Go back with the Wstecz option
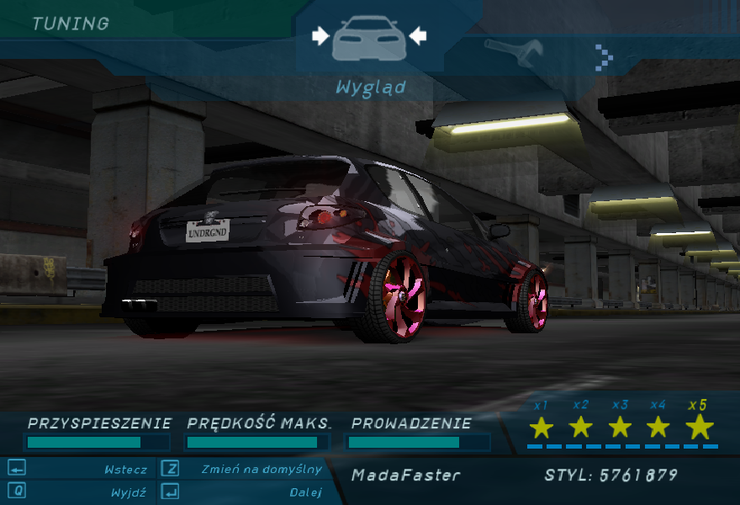Viewport: 740px width, 505px height. [x=125, y=469]
